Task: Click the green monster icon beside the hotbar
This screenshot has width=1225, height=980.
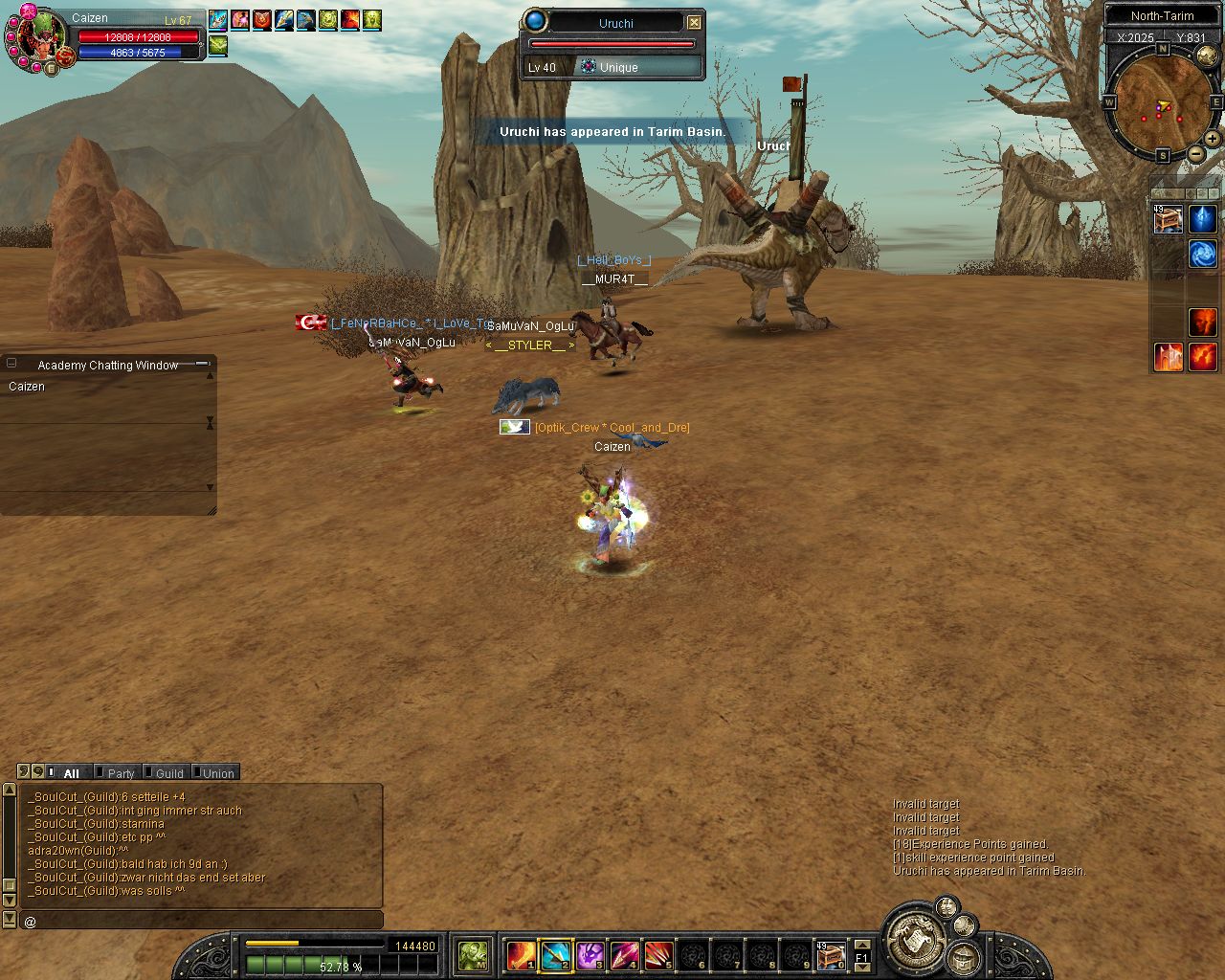Action: coord(473,955)
